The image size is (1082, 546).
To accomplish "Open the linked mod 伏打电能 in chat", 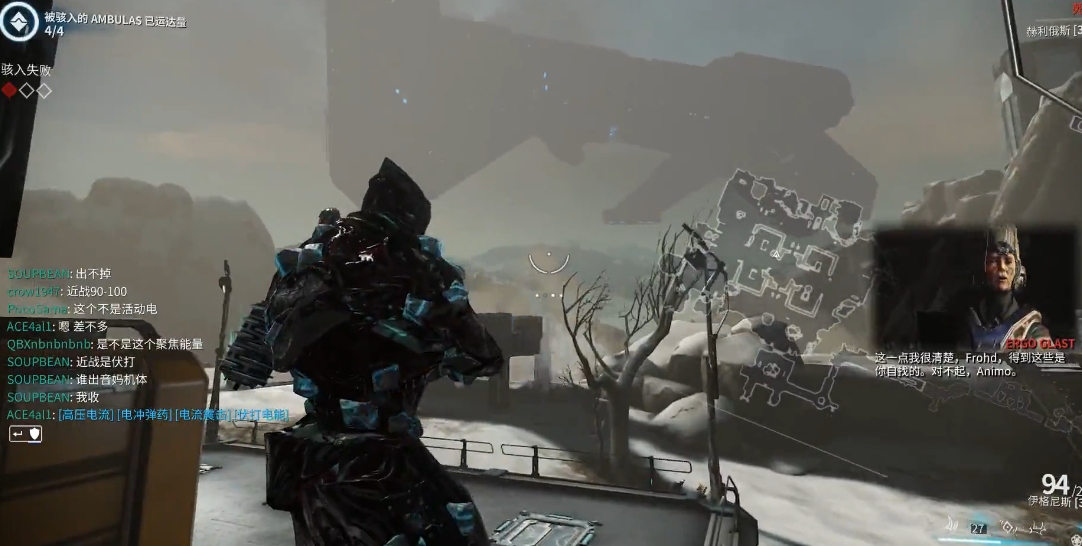I will click(x=261, y=415).
